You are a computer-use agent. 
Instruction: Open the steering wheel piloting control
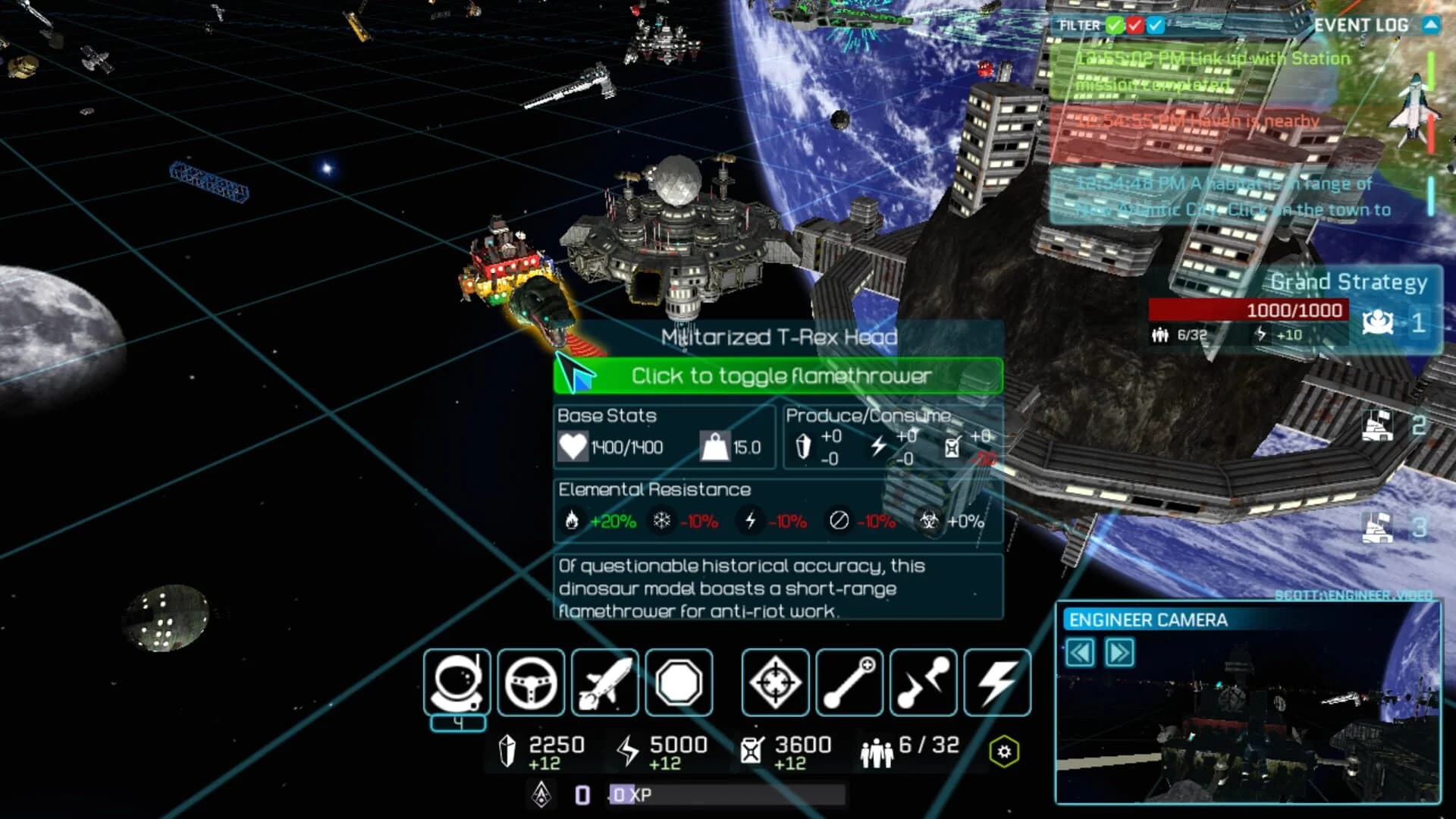(531, 682)
